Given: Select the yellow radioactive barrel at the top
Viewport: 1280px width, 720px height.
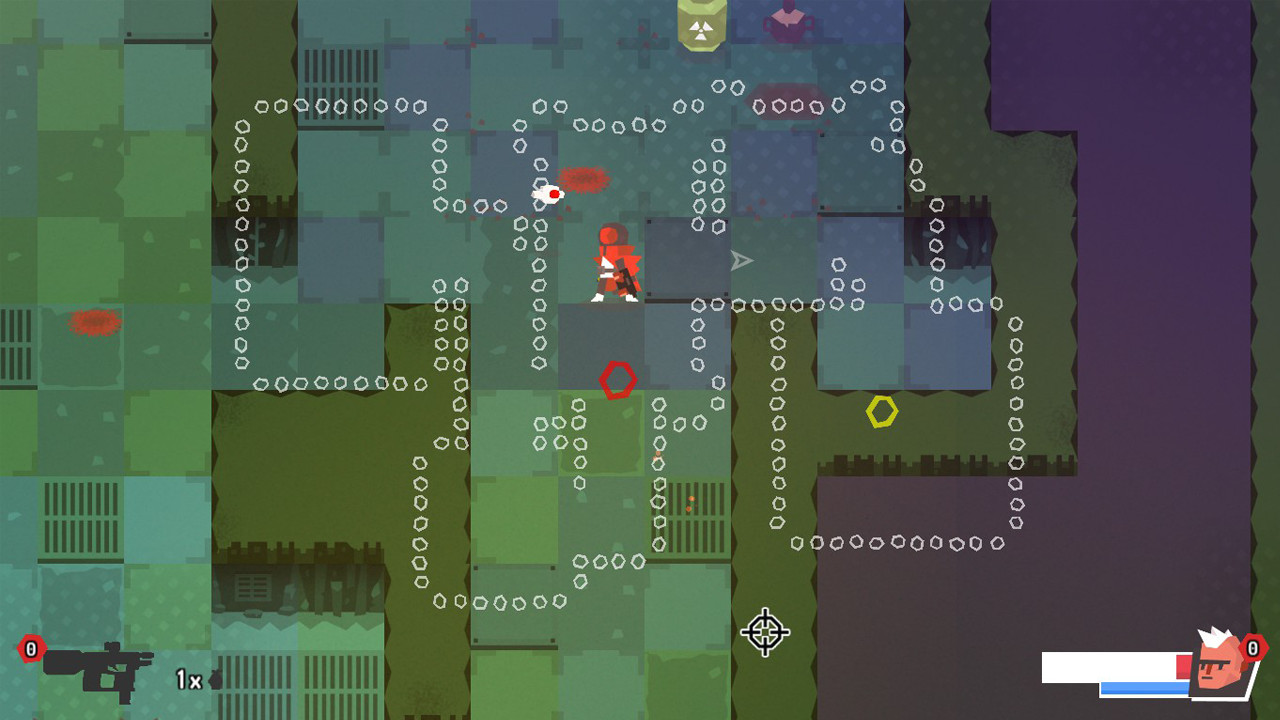Looking at the screenshot, I should point(700,25).
